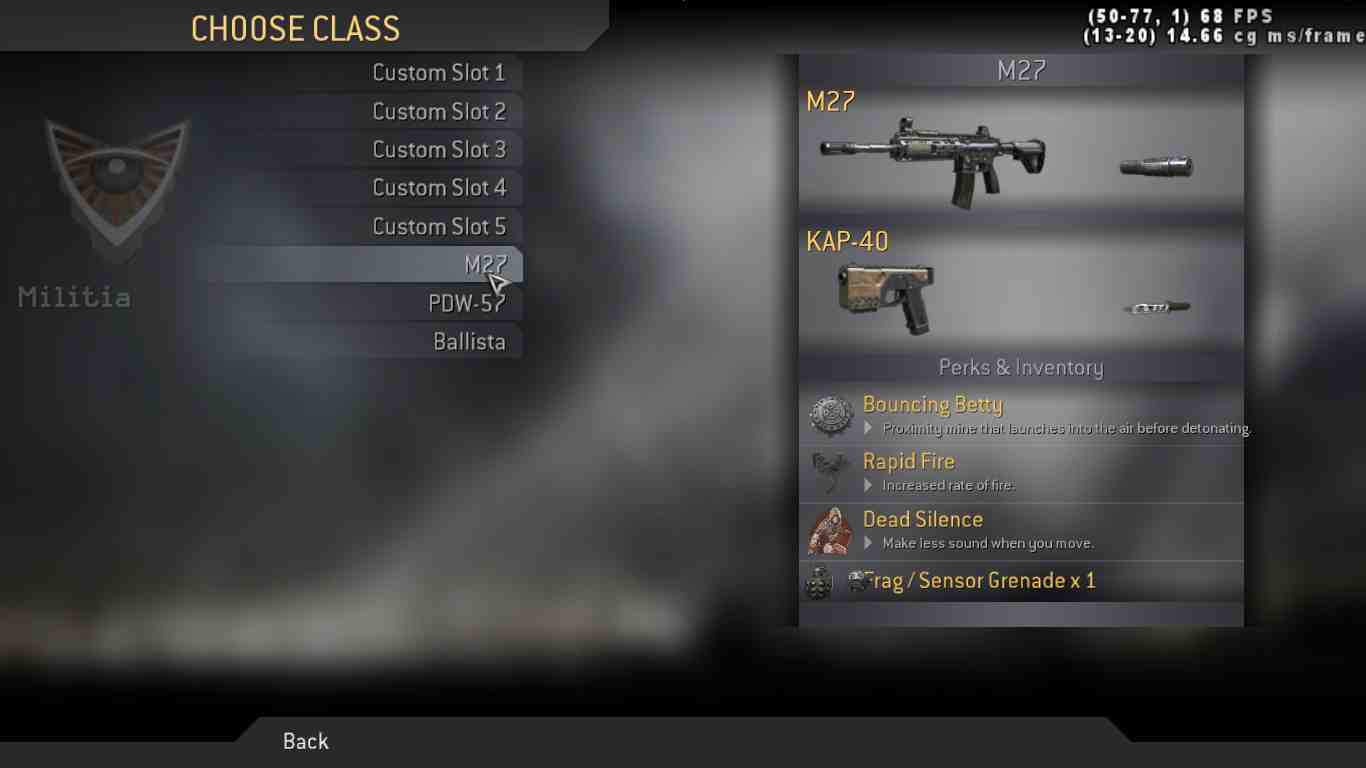Choose Custom Slot 5 class
The width and height of the screenshot is (1366, 768).
click(438, 227)
